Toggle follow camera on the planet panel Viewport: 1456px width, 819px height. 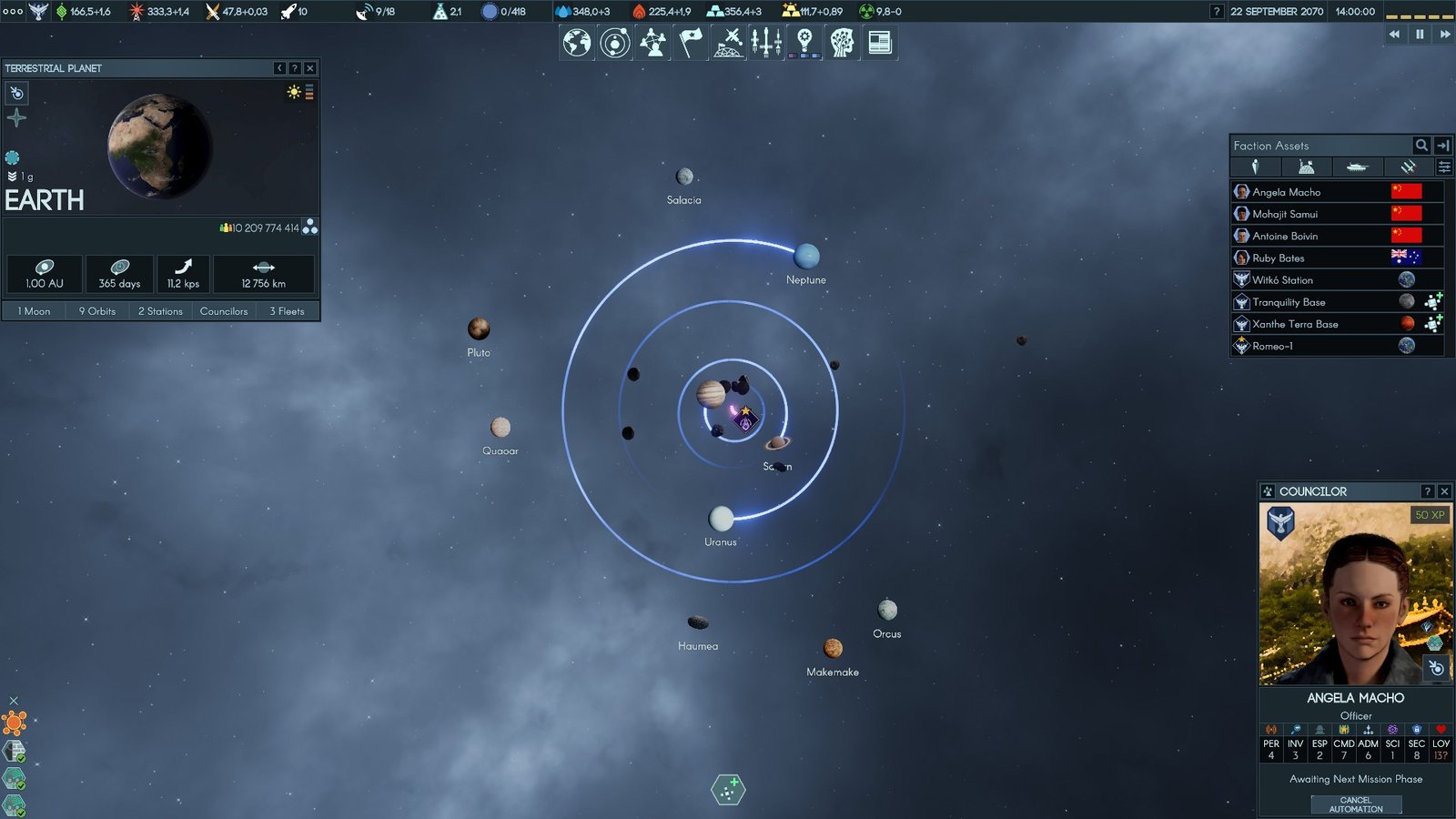coord(15,93)
